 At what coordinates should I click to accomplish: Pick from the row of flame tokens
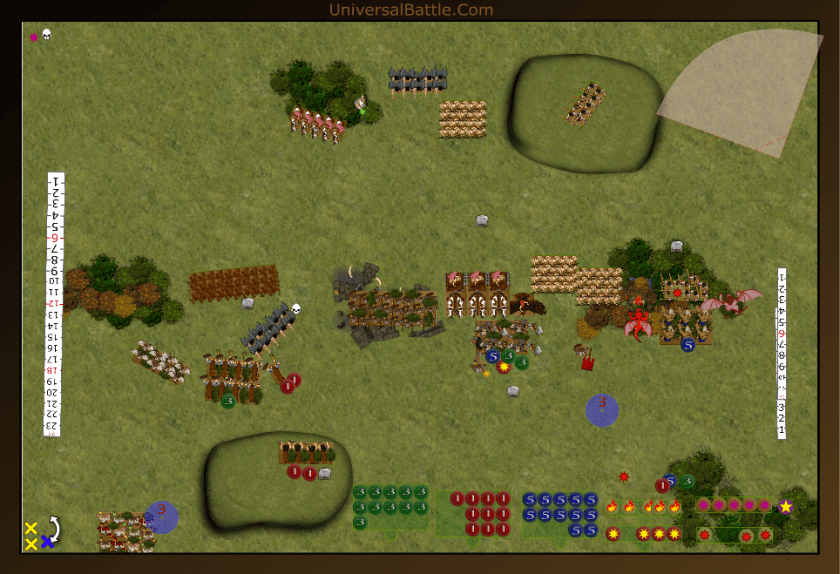[643, 507]
